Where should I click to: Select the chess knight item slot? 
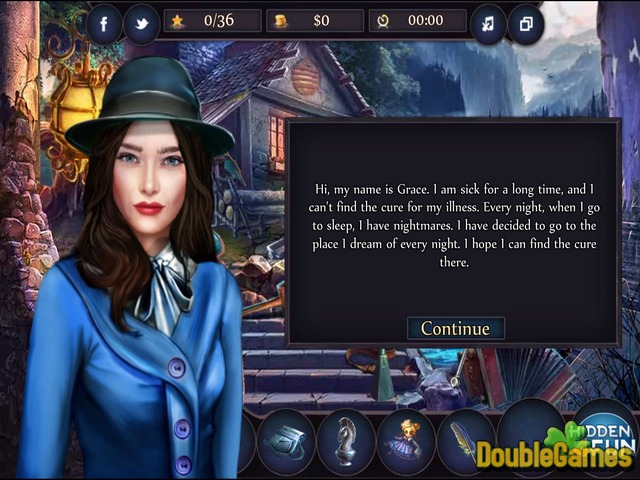[347, 441]
